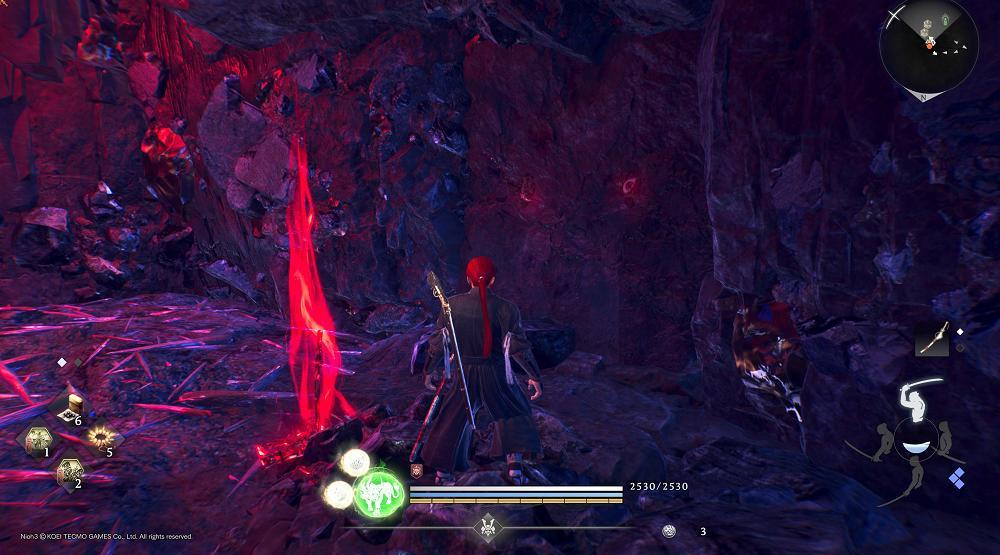The height and width of the screenshot is (555, 1000).
Task: Select the equipped sword weapon slot
Action: click(931, 341)
